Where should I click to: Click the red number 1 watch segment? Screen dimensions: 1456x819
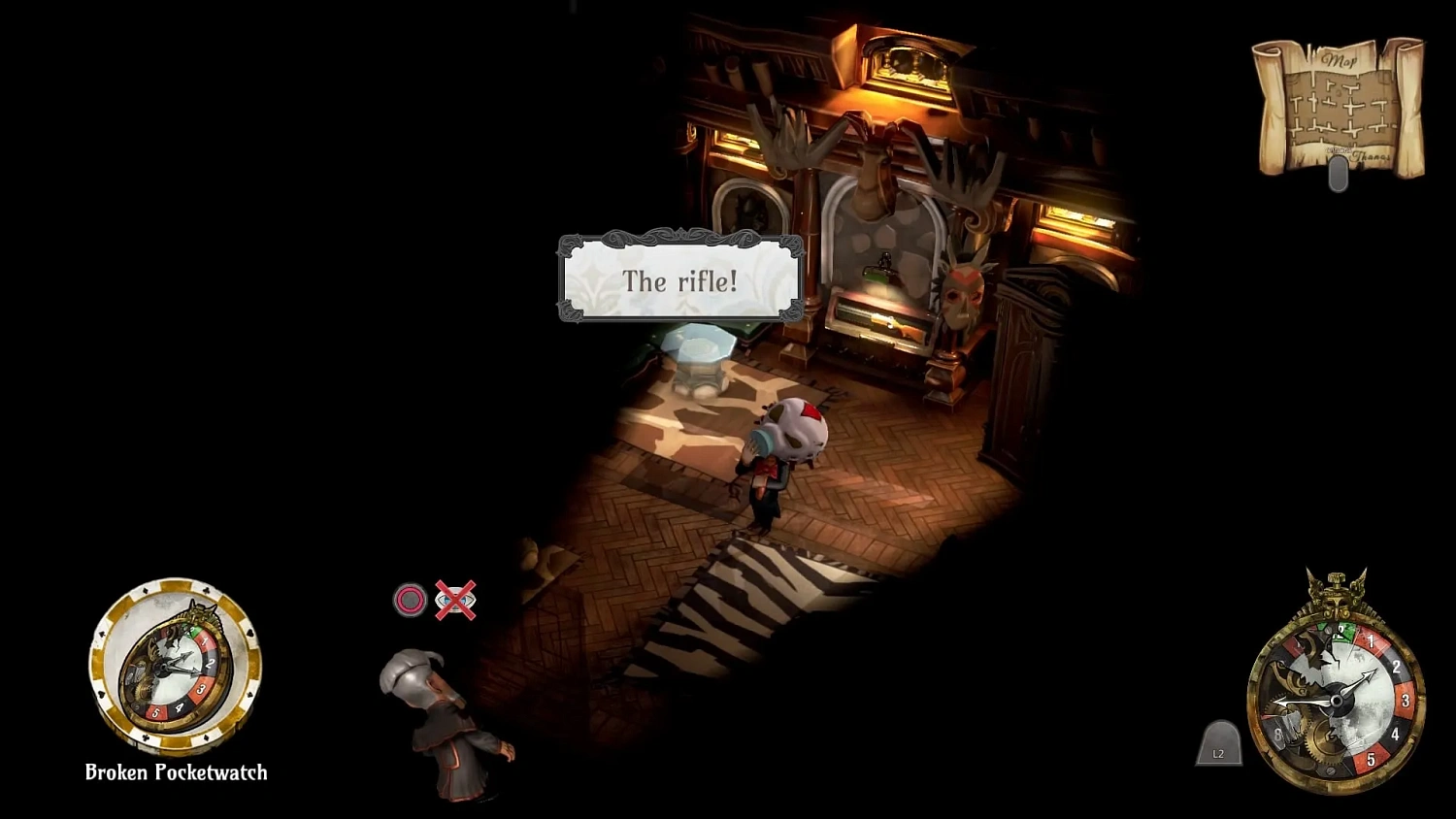pos(1371,641)
